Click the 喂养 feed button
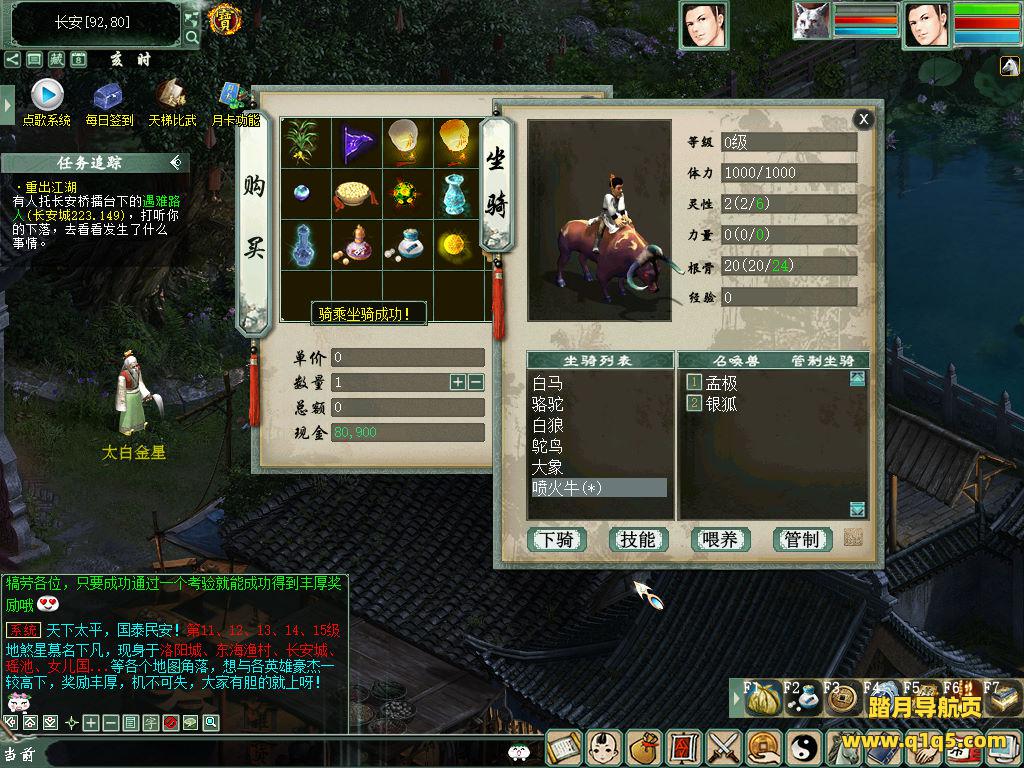 pyautogui.click(x=720, y=540)
